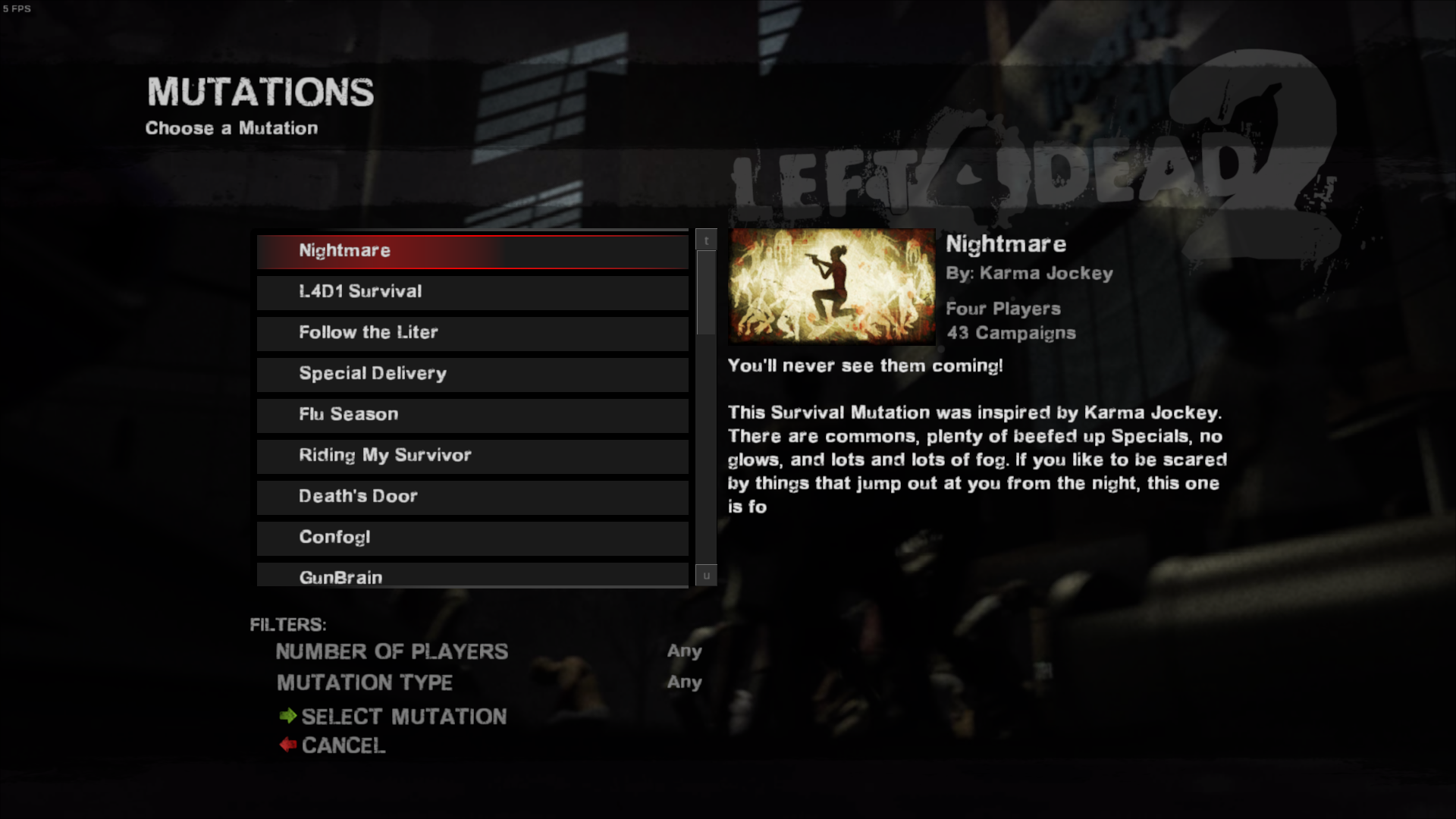1456x819 pixels.
Task: Select the Nightmare mutation
Action: 472,251
